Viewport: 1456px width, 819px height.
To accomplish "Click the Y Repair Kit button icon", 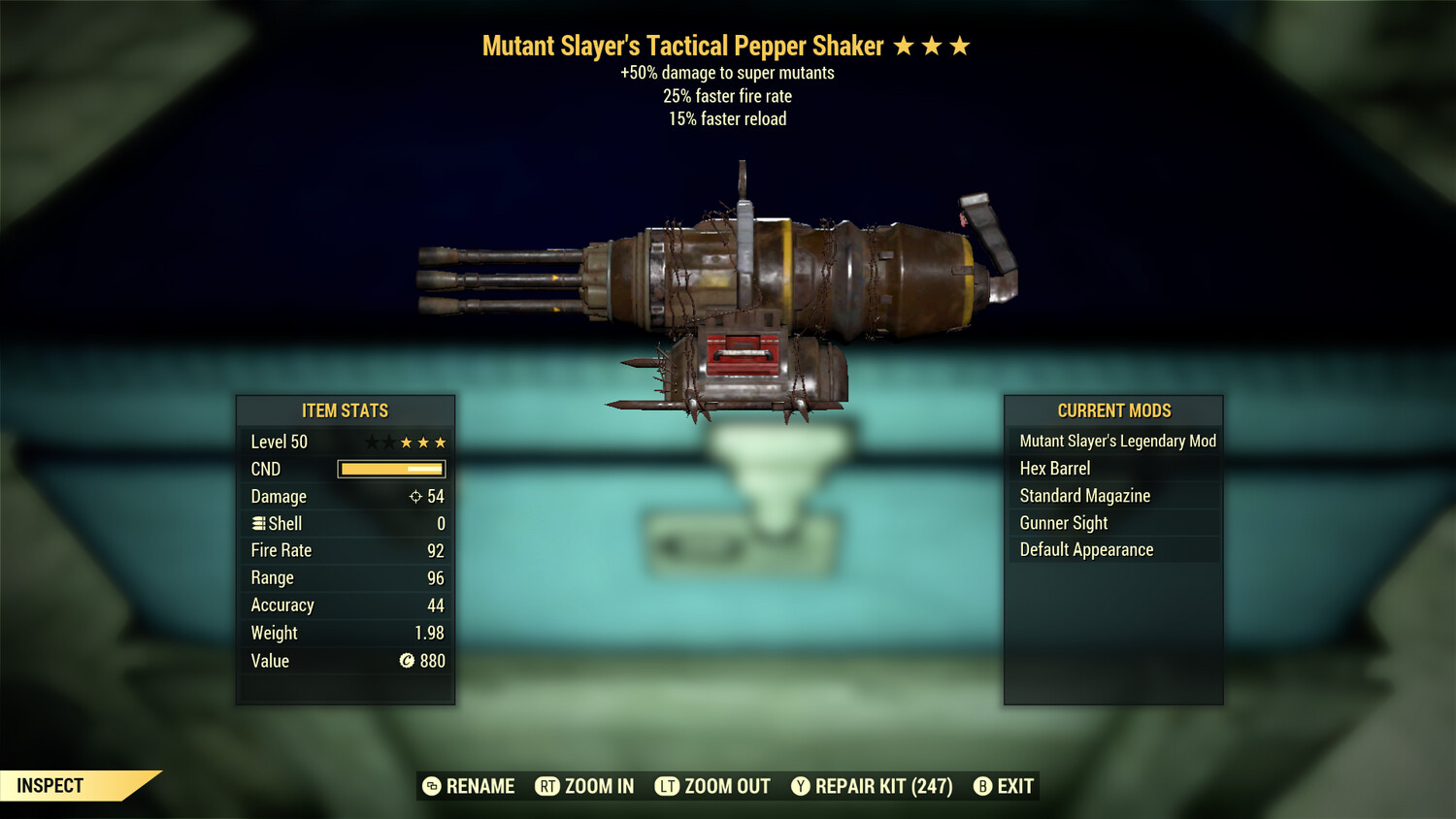I will [801, 786].
